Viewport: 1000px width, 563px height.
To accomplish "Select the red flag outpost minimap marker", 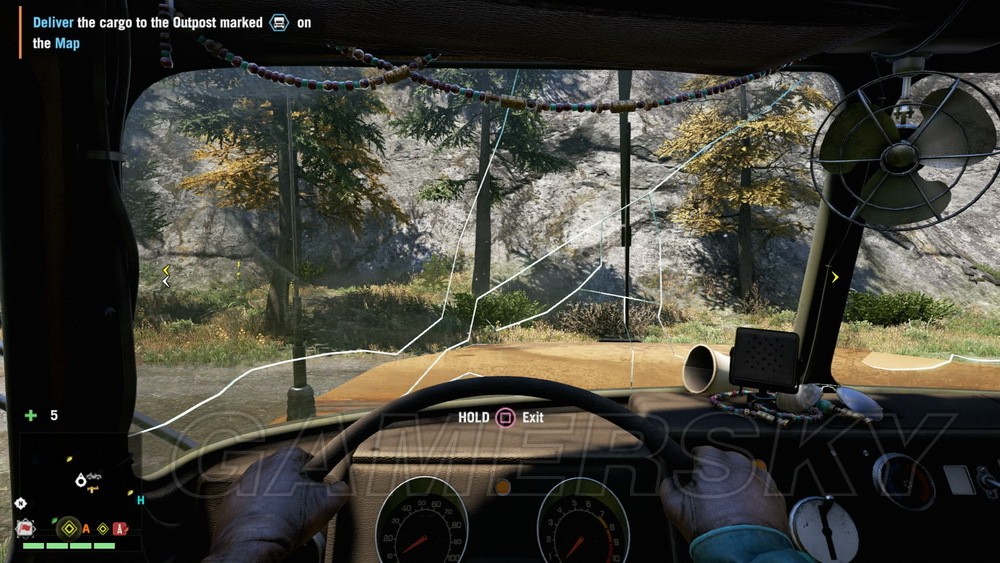I will (24, 528).
